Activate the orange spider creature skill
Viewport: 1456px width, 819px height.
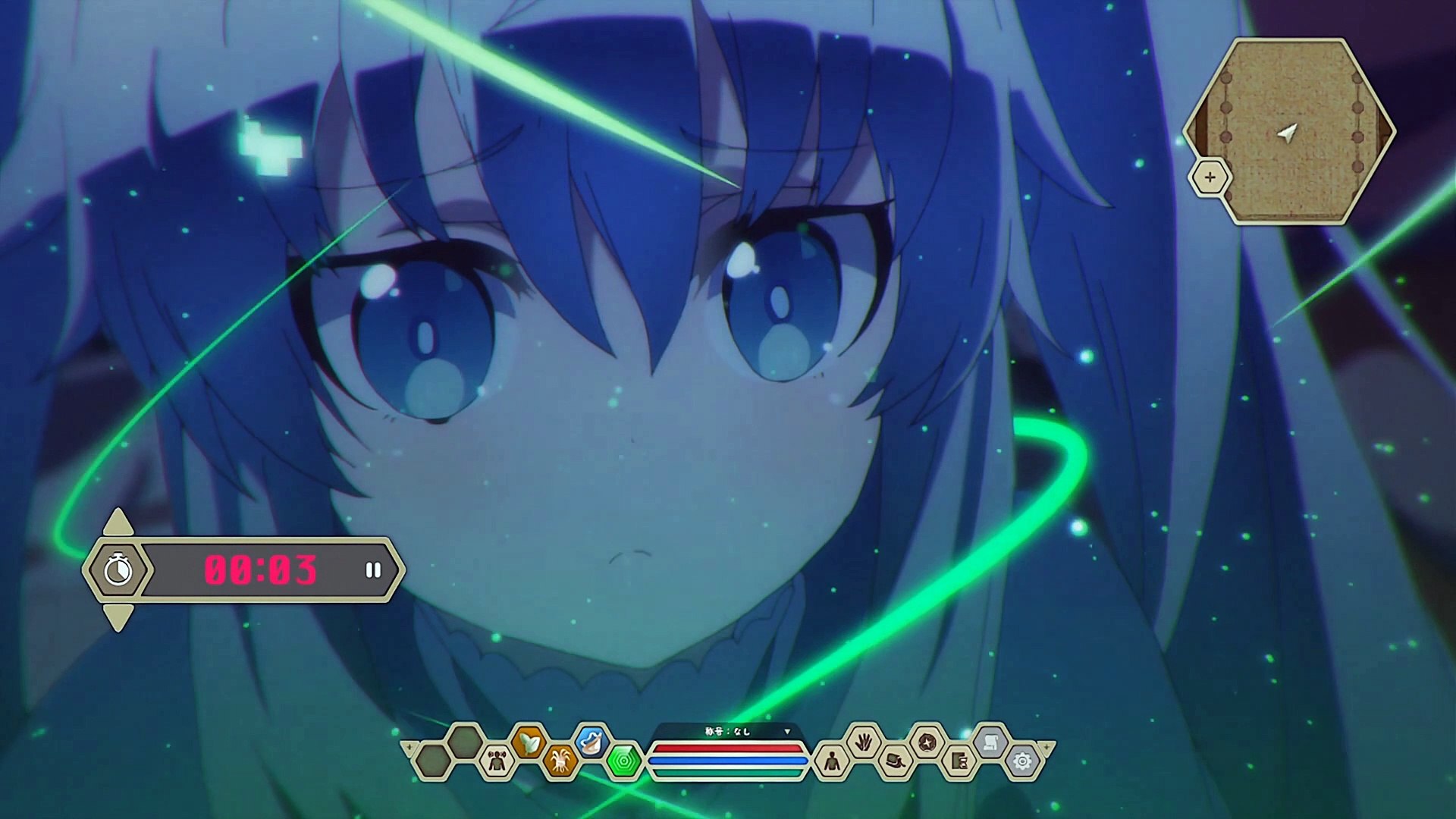pos(560,760)
